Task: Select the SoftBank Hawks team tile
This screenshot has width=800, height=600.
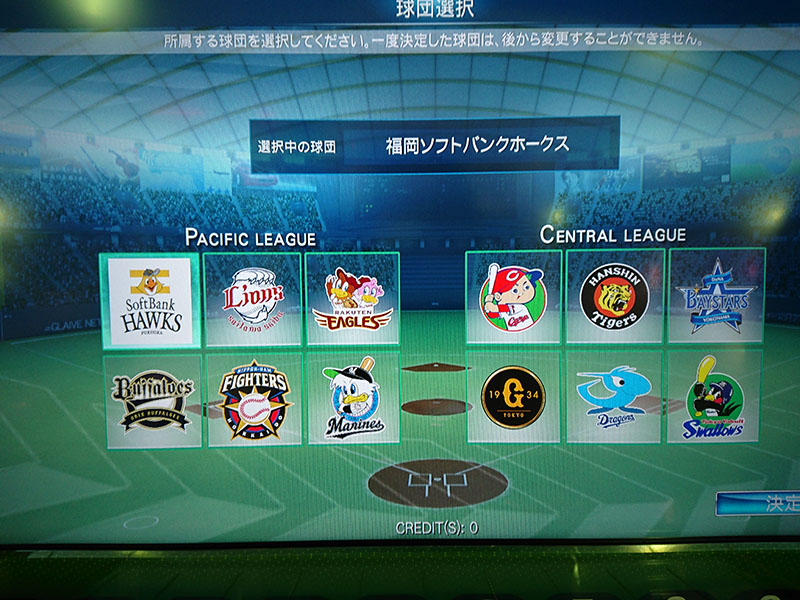Action: coord(150,299)
